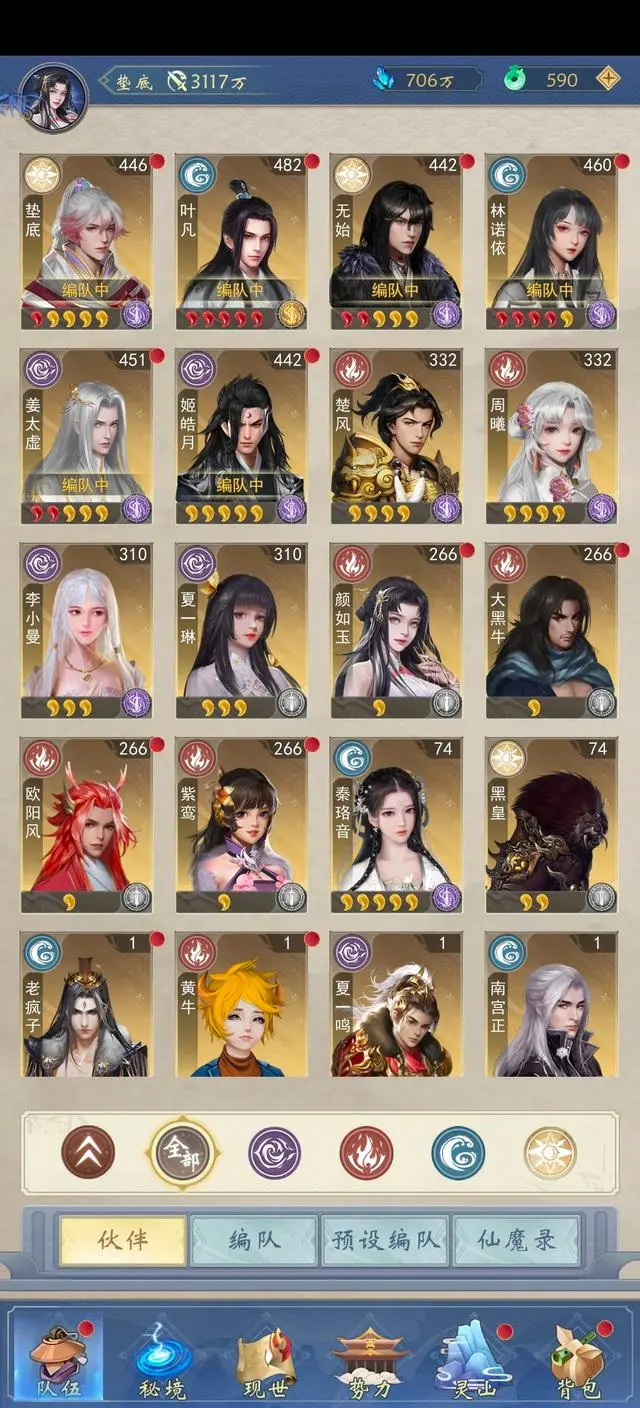Screen dimensions: 640x1408
Task: Switch to the 仙魔录 tab
Action: tap(517, 1241)
